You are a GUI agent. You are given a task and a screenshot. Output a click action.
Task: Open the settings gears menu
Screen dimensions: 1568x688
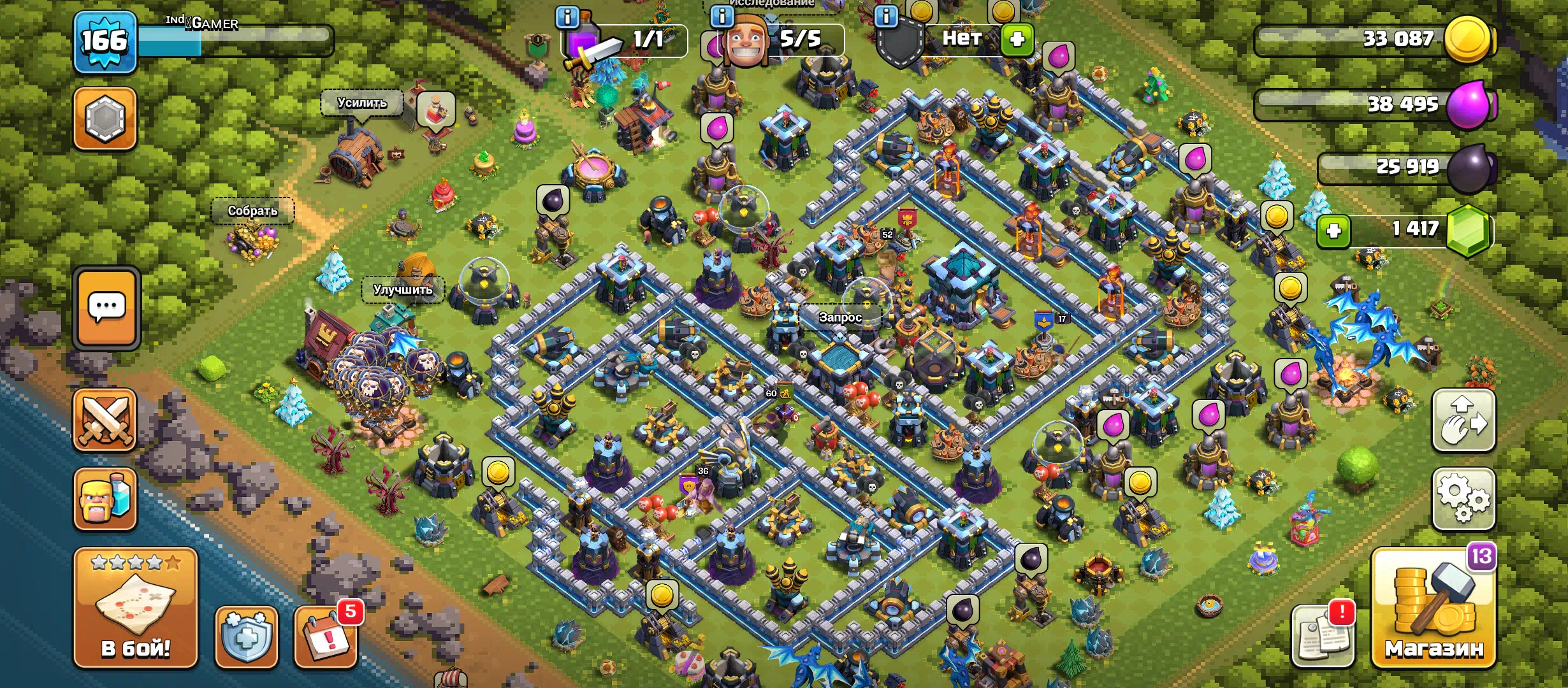pyautogui.click(x=1463, y=499)
